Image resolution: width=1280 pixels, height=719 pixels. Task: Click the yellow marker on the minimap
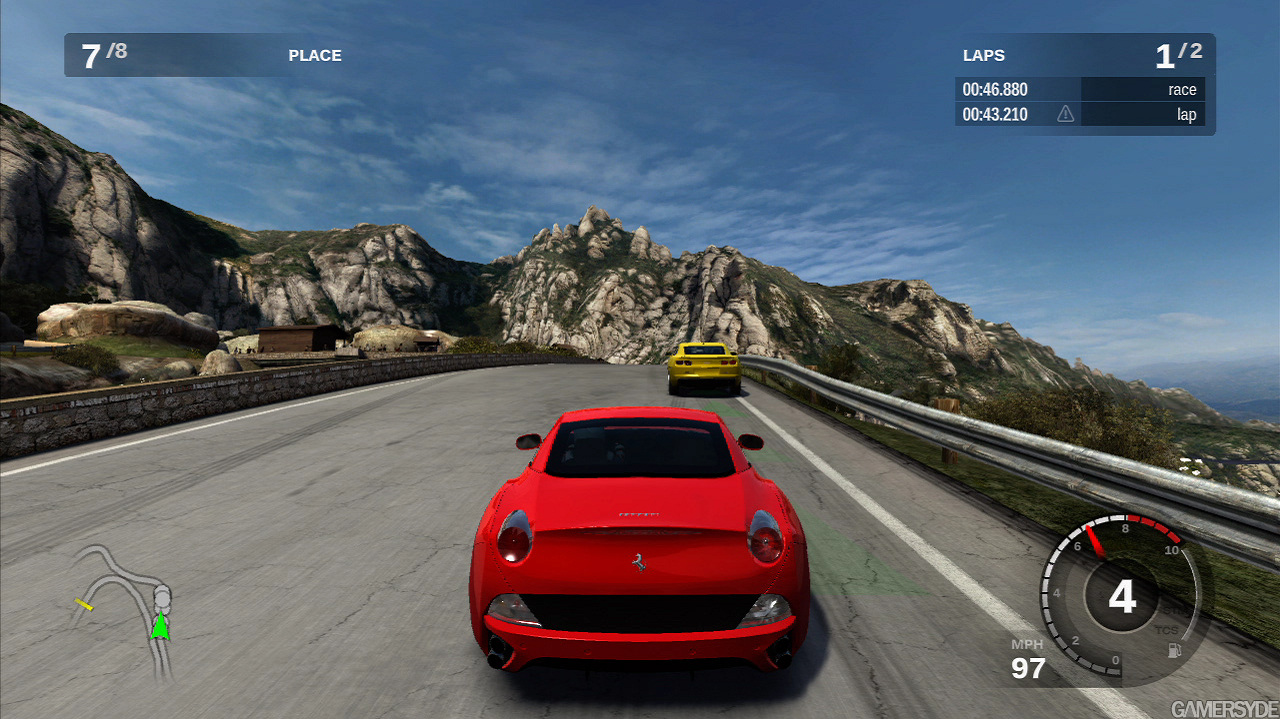click(85, 604)
